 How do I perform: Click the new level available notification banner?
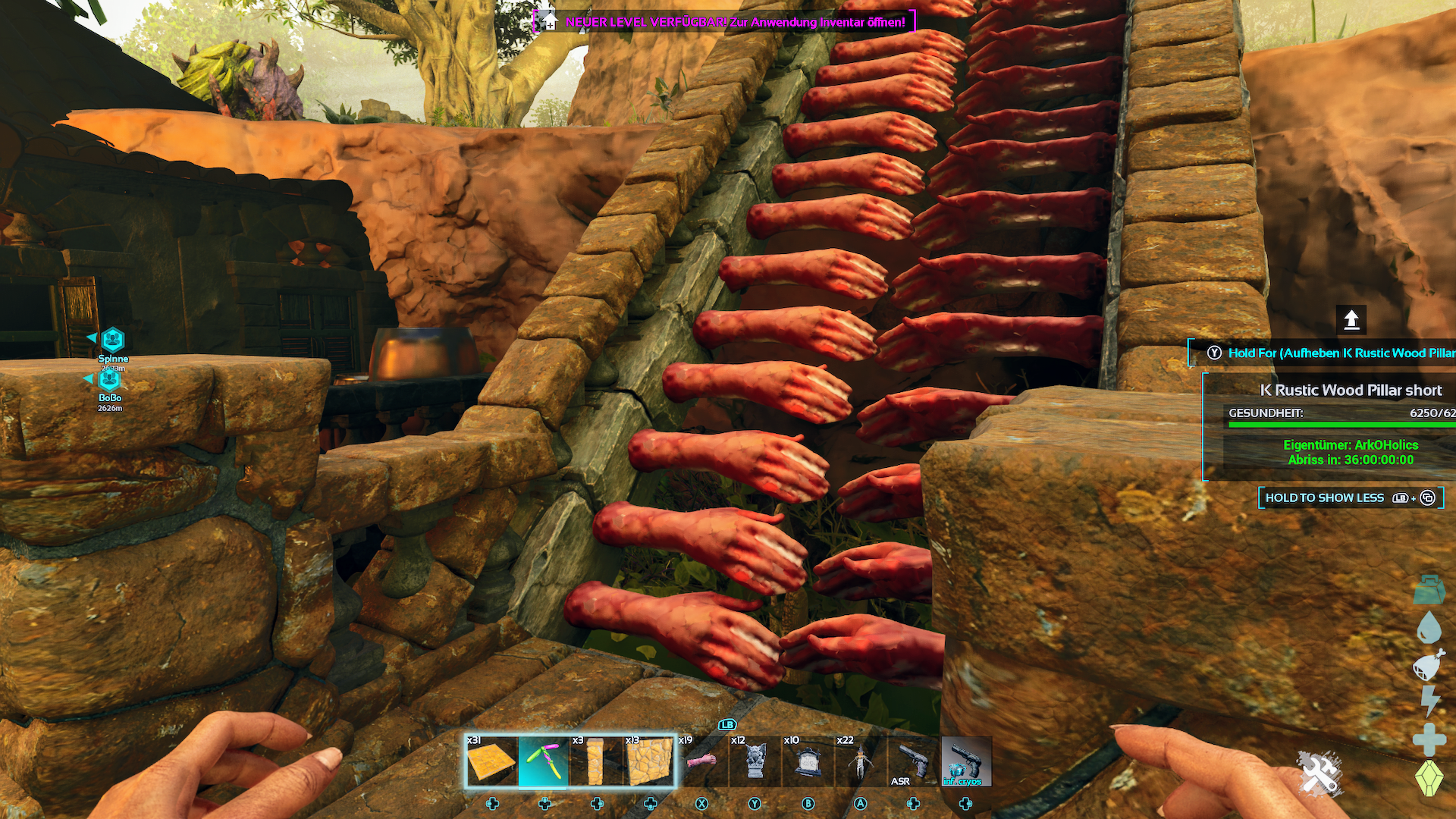pos(724,22)
